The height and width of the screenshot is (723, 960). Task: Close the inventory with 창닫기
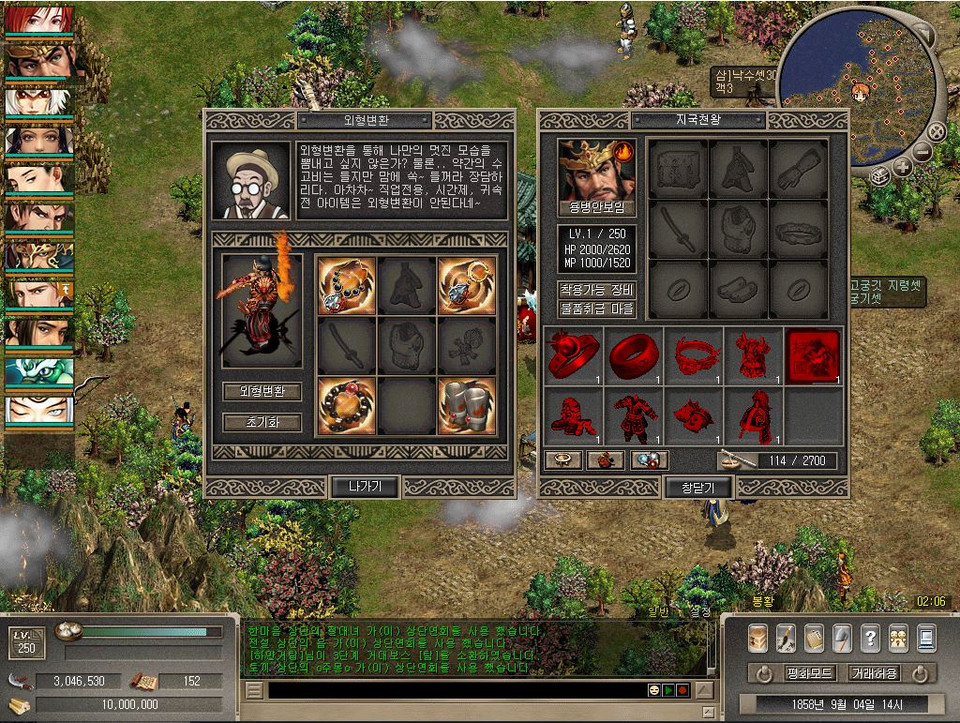pyautogui.click(x=698, y=487)
